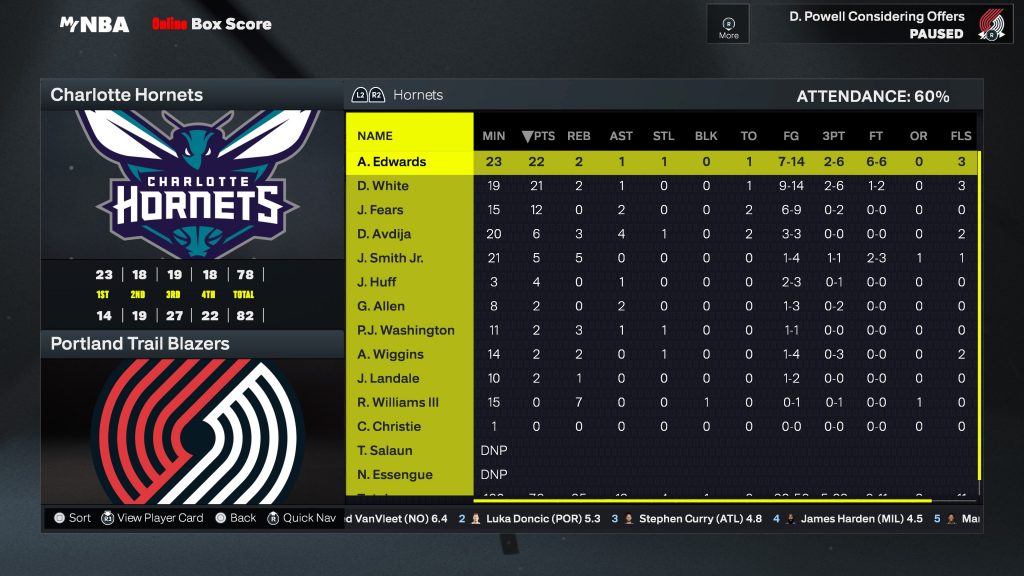Select J. Landale row

(388, 378)
